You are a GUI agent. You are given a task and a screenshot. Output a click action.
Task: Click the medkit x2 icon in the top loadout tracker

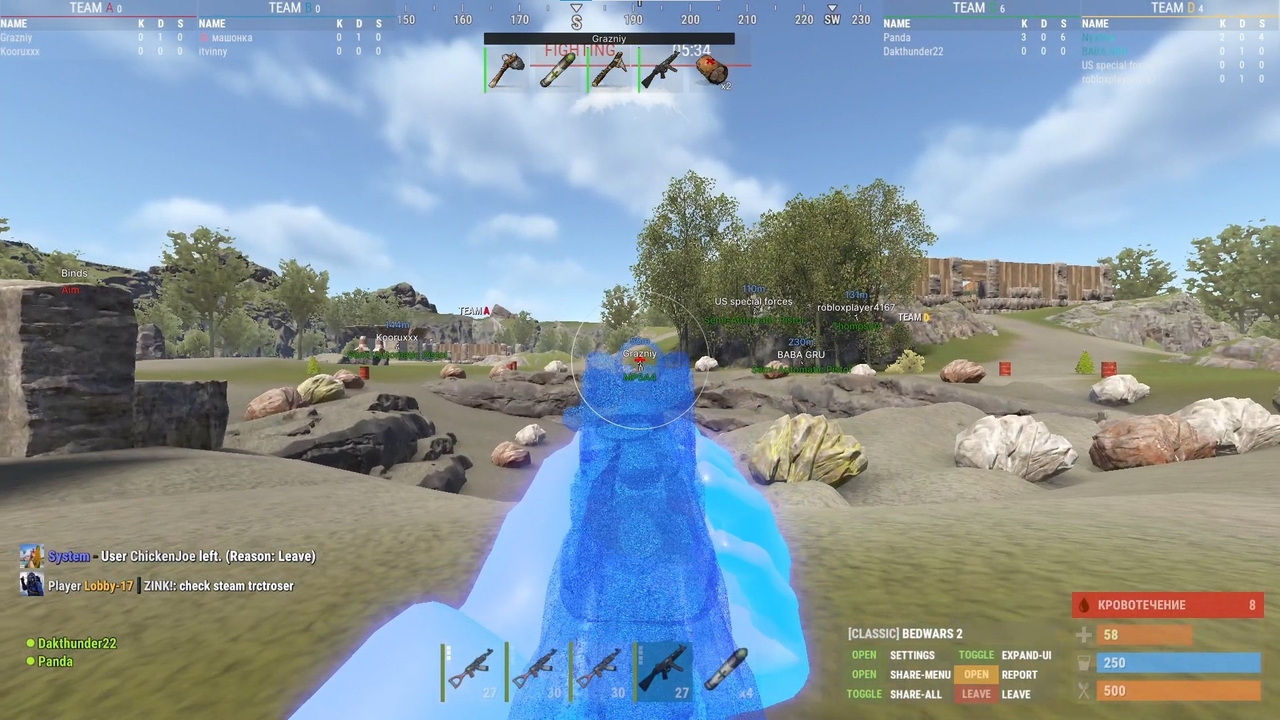pyautogui.click(x=712, y=70)
